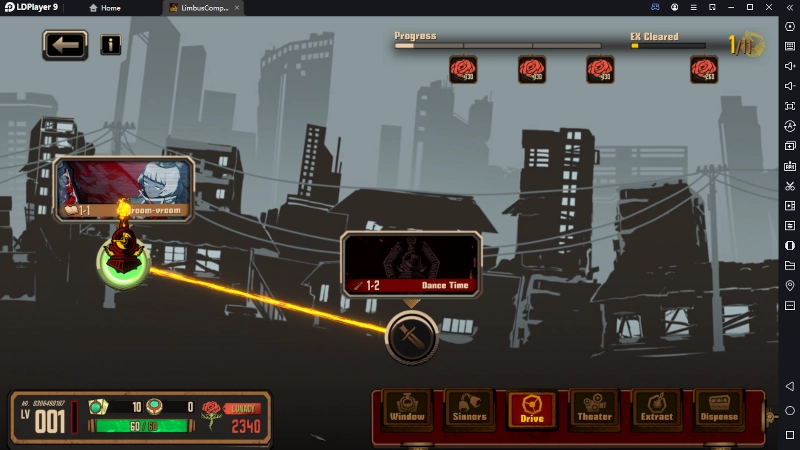Open the Window menu
Screen dimensions: 800x450
point(407,410)
